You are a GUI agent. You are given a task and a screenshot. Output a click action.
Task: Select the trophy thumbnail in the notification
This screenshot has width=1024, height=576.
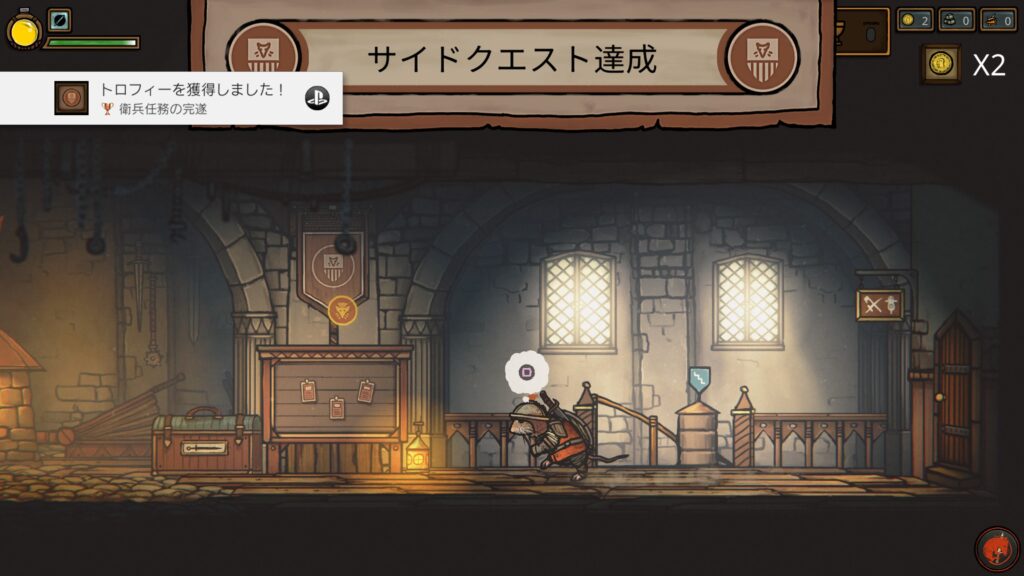click(70, 98)
